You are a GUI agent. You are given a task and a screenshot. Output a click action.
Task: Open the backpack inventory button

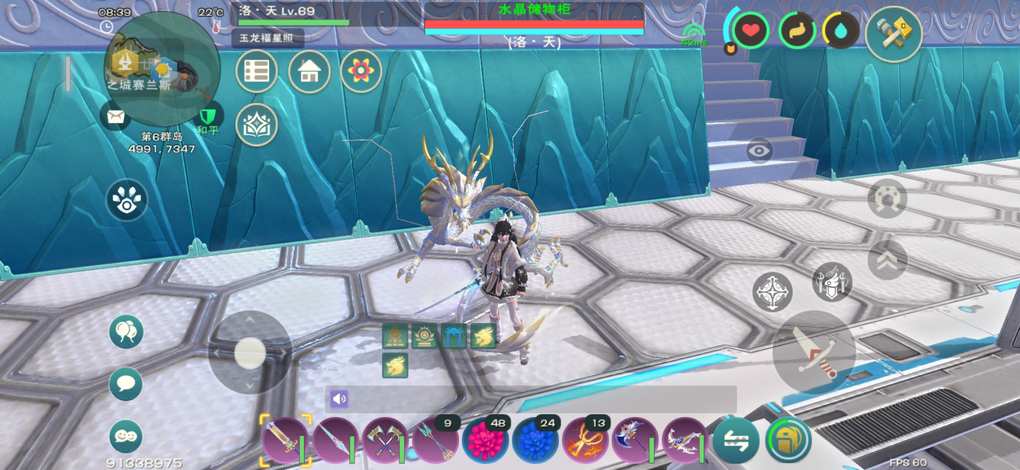[788, 439]
